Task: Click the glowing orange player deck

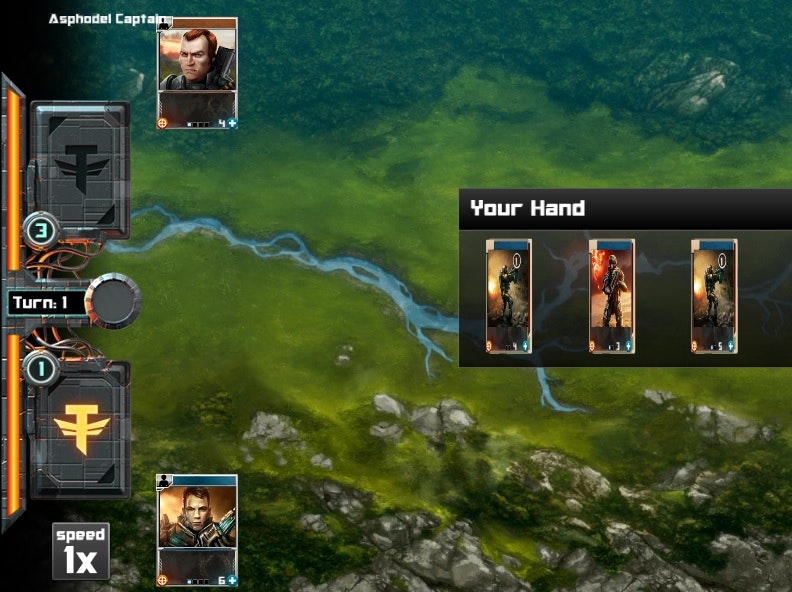Action: point(82,428)
